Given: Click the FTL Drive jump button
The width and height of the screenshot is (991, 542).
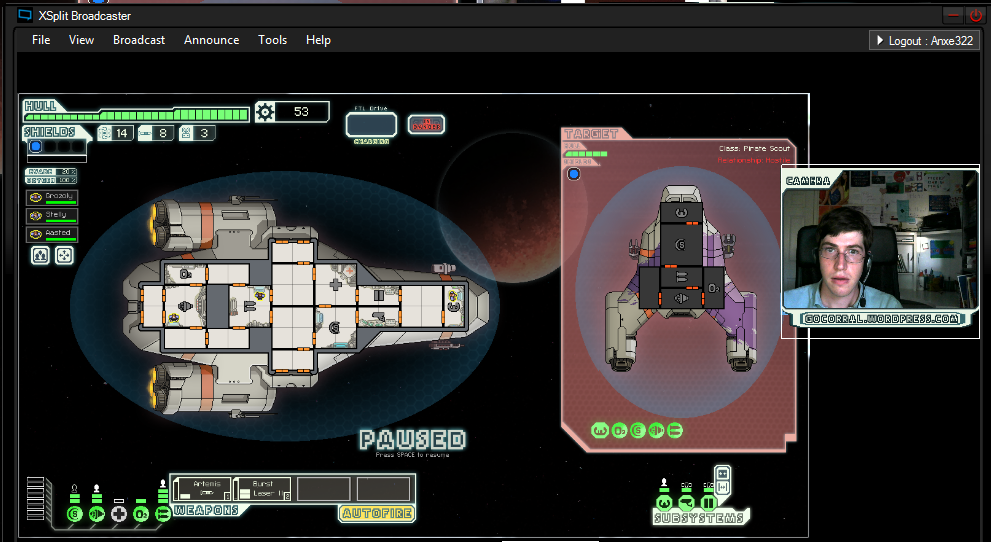Looking at the screenshot, I should click(371, 125).
